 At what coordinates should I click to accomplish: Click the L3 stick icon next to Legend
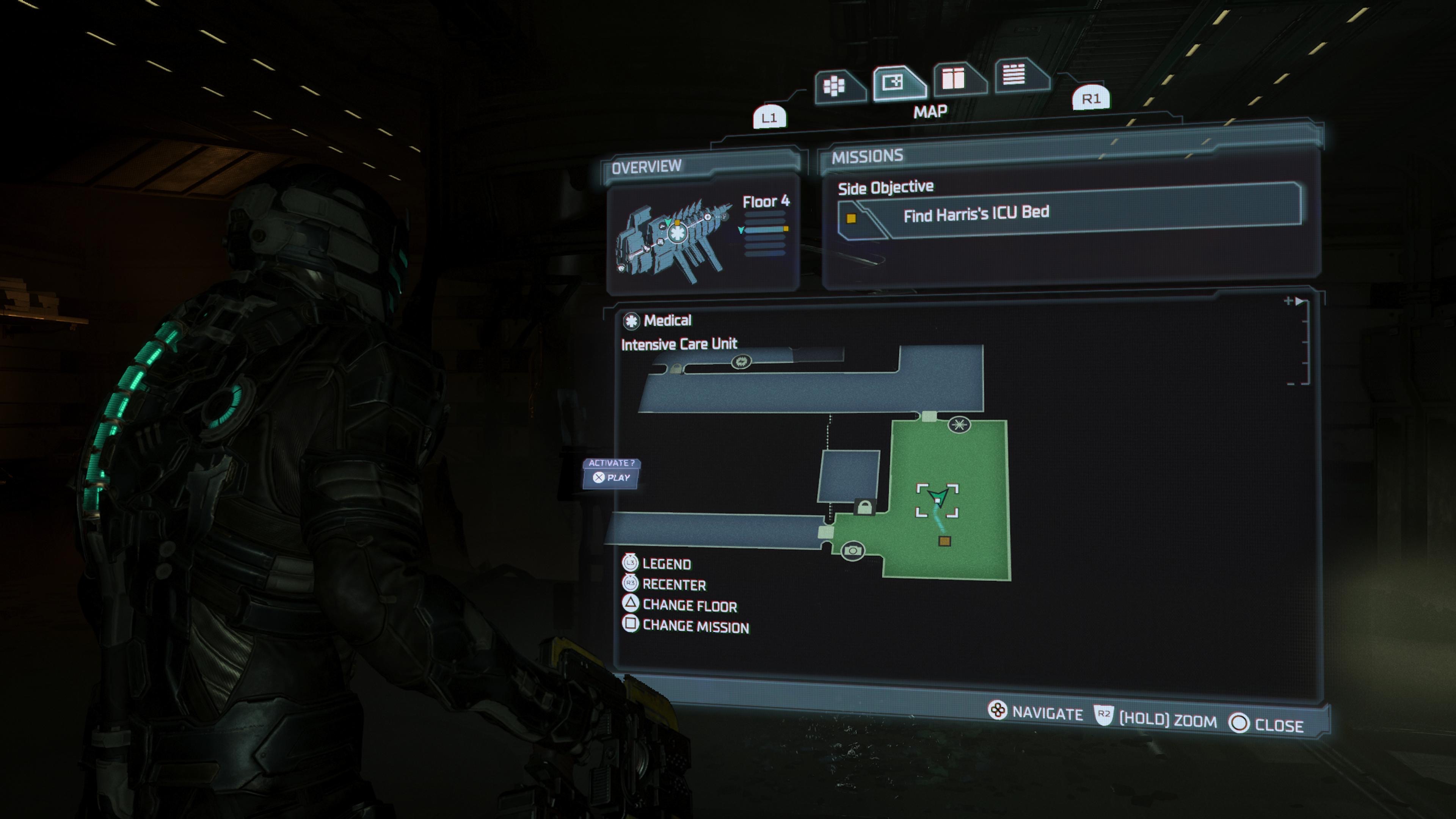[631, 563]
